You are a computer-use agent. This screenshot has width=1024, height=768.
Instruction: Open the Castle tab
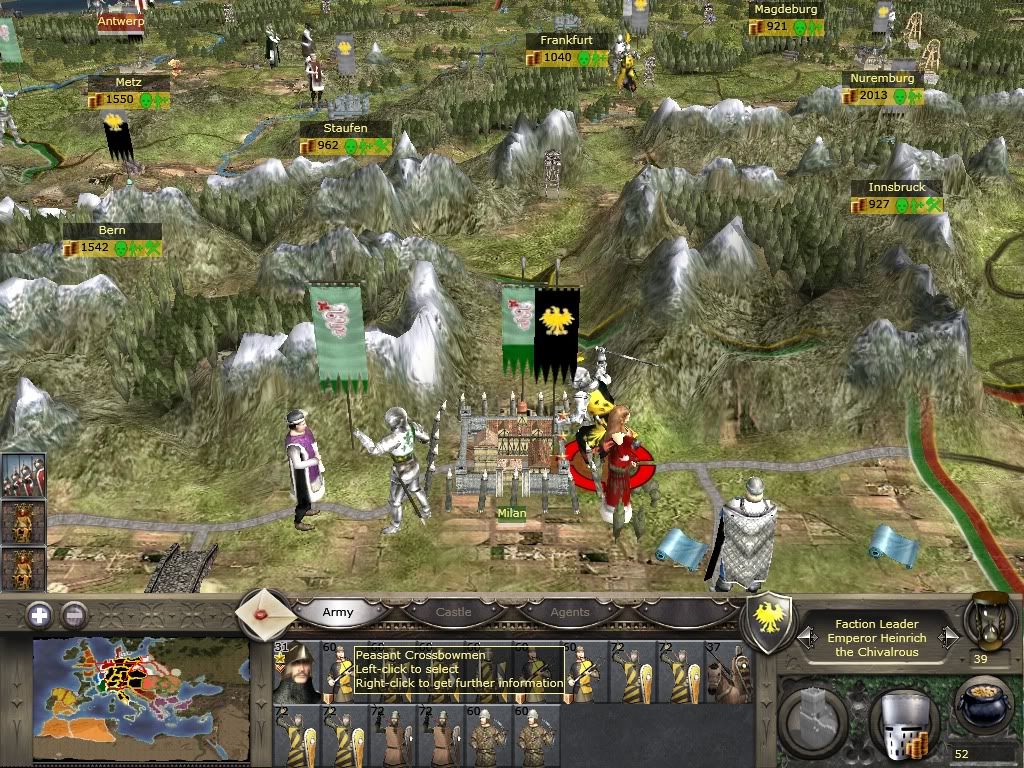point(453,612)
